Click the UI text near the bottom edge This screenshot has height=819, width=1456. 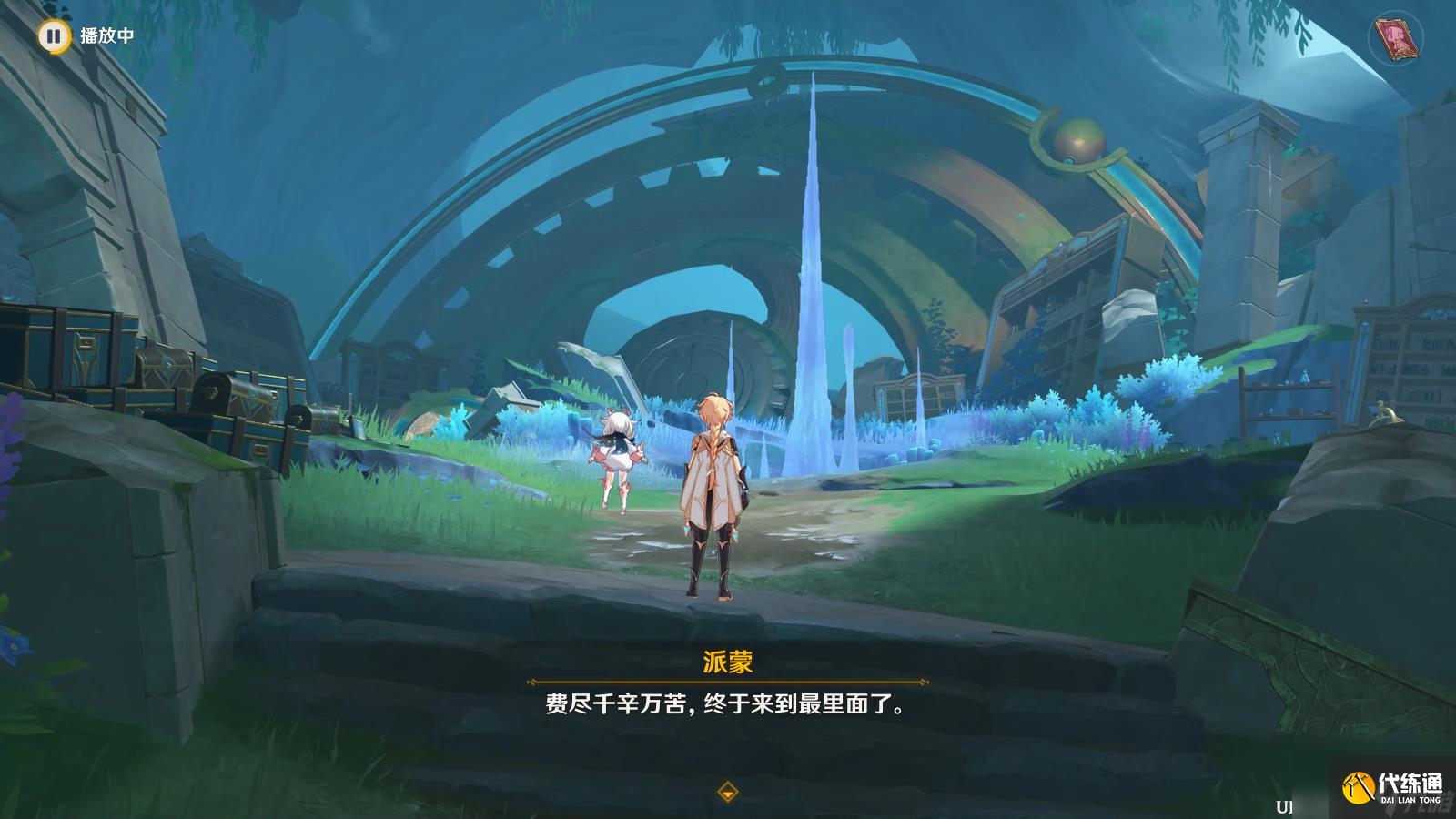tap(1284, 805)
